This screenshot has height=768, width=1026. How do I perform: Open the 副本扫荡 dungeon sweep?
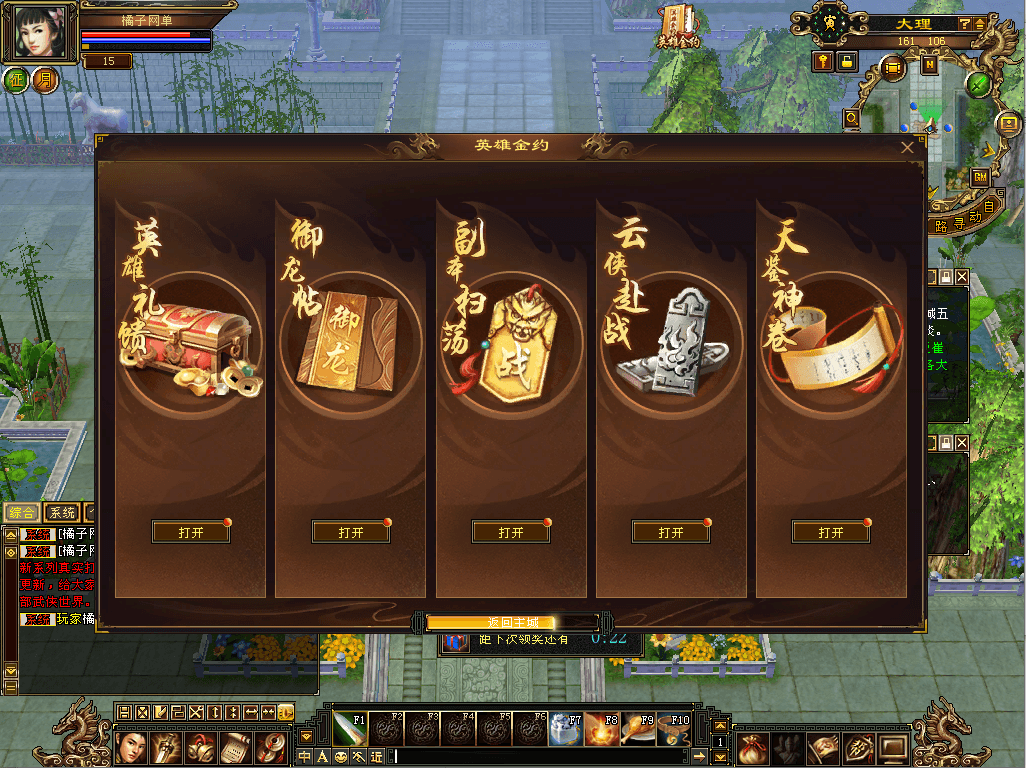pyautogui.click(x=511, y=532)
